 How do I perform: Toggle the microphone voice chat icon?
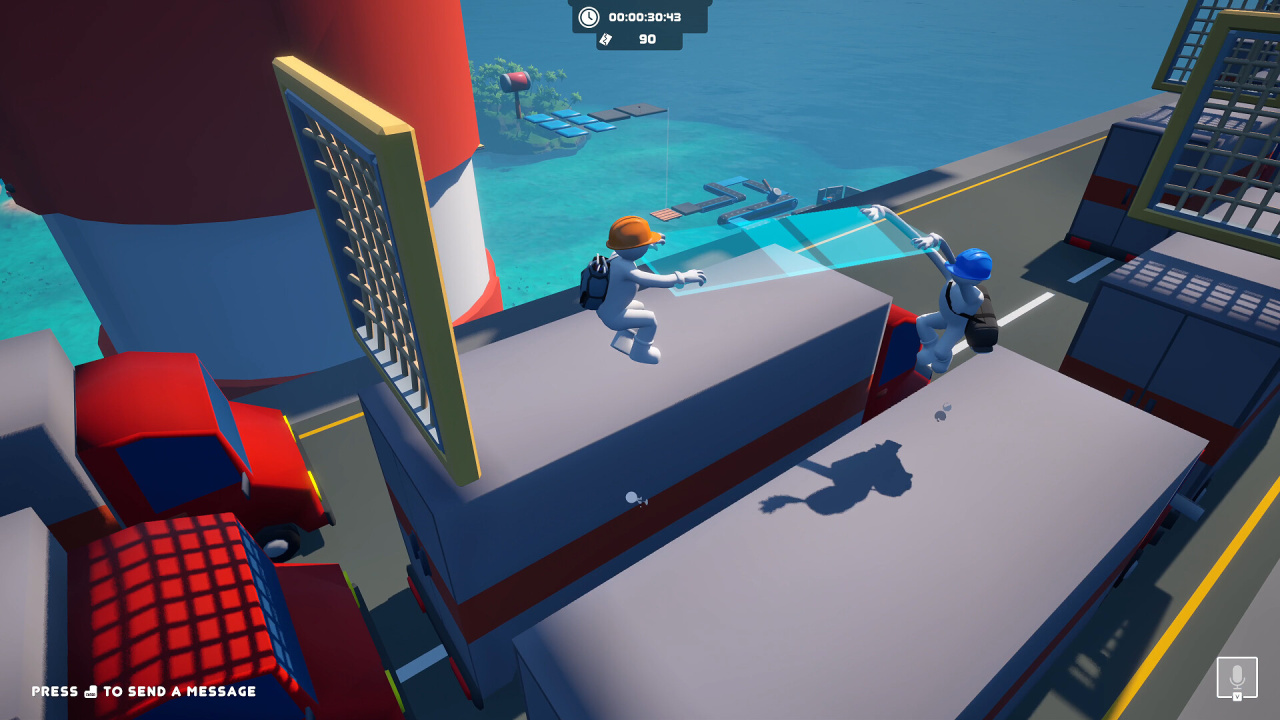pos(1237,677)
